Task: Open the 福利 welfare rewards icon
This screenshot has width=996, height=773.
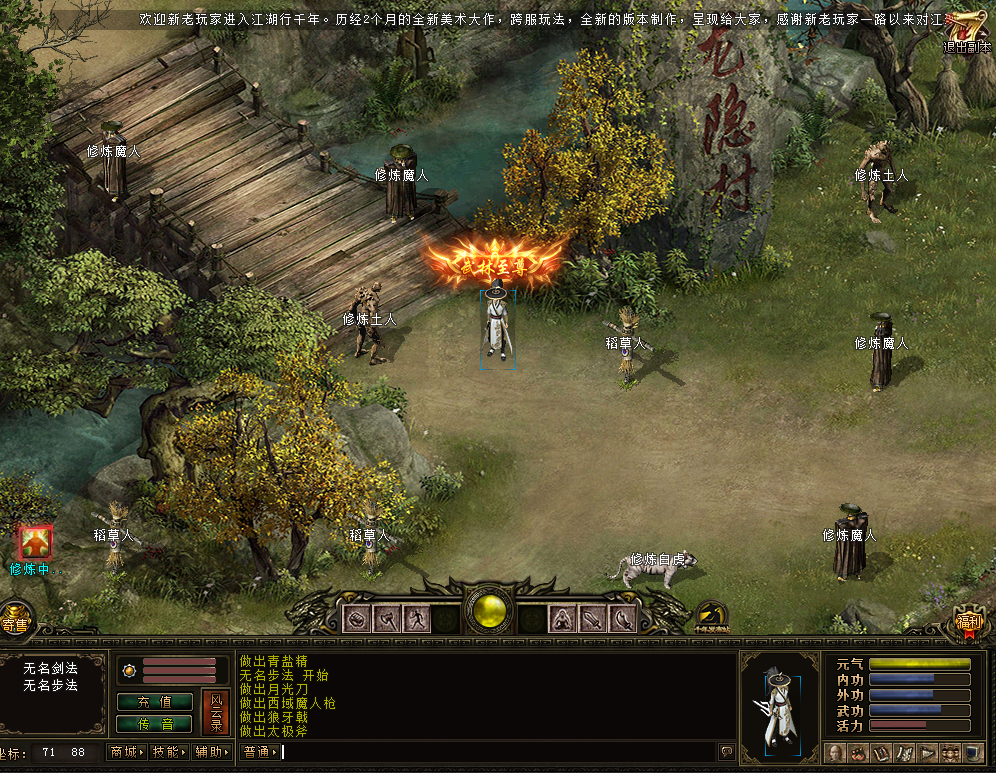Action: tap(970, 624)
